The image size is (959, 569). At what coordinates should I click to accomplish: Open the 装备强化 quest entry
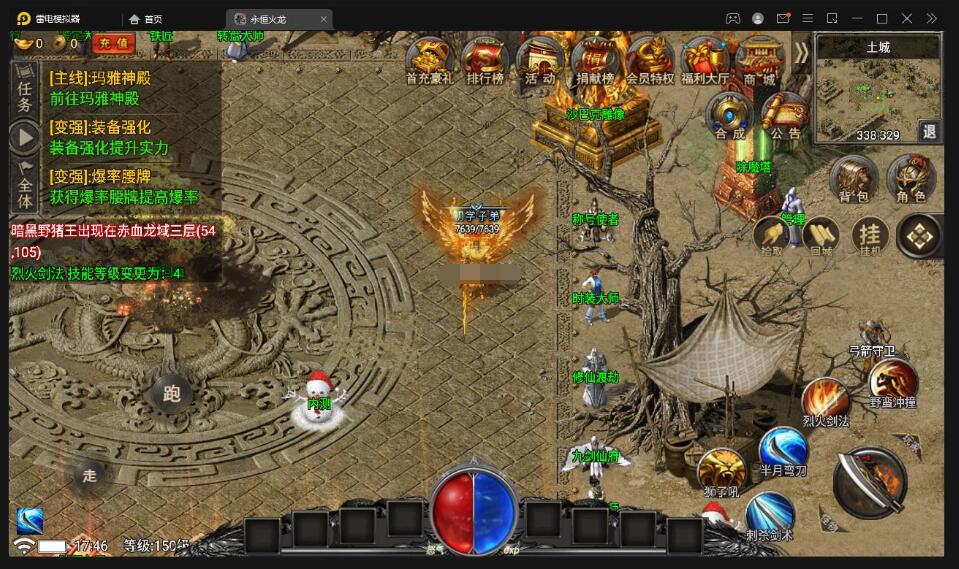coord(110,138)
